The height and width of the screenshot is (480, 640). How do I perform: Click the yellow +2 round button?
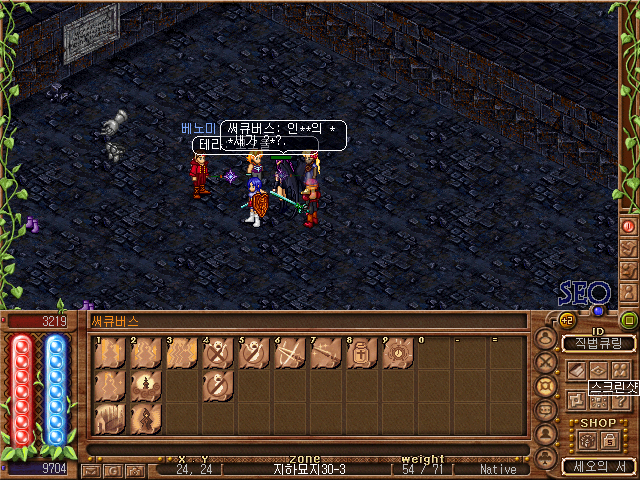click(567, 320)
